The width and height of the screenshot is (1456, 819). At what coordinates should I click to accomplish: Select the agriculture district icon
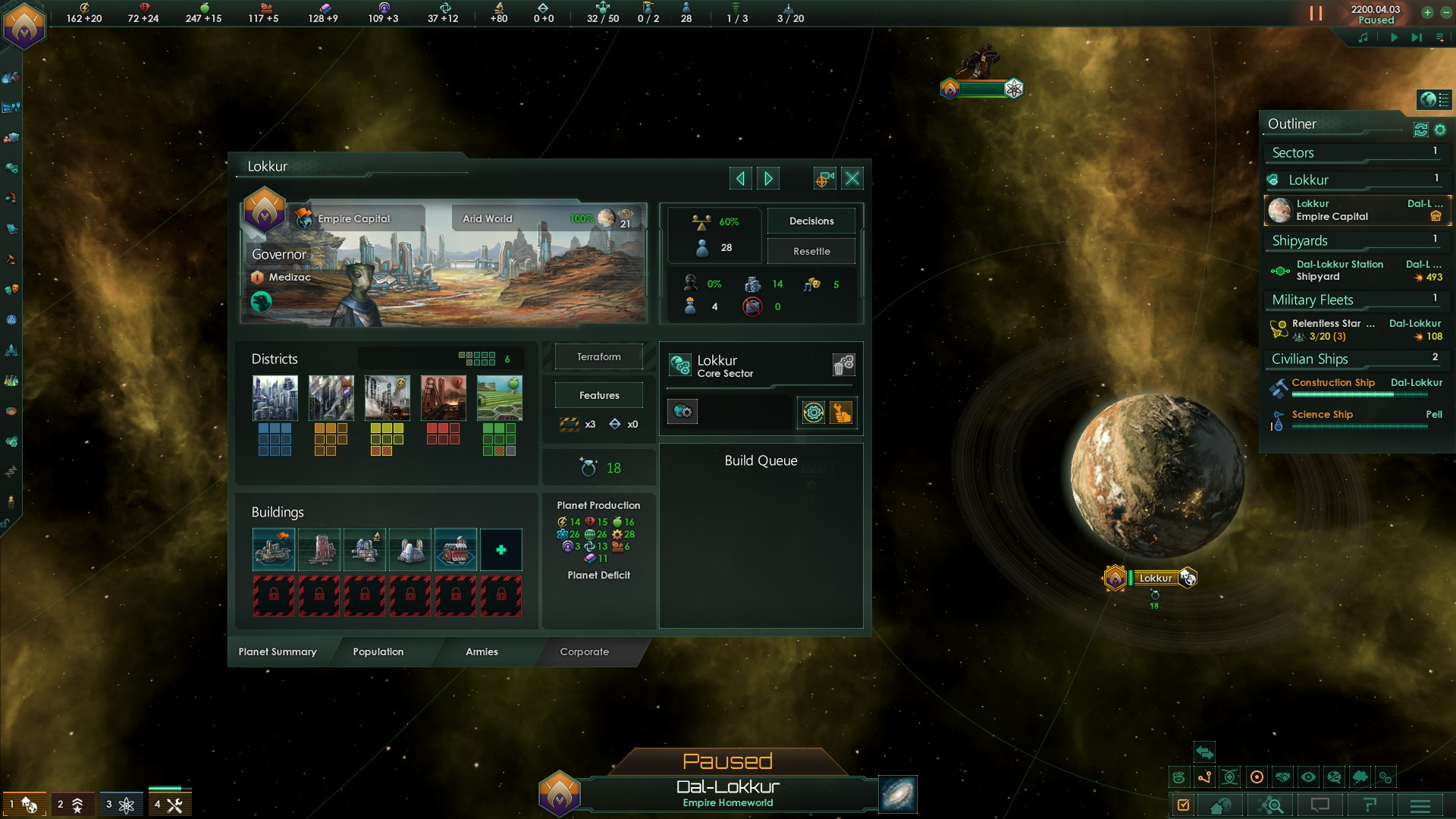coord(499,398)
